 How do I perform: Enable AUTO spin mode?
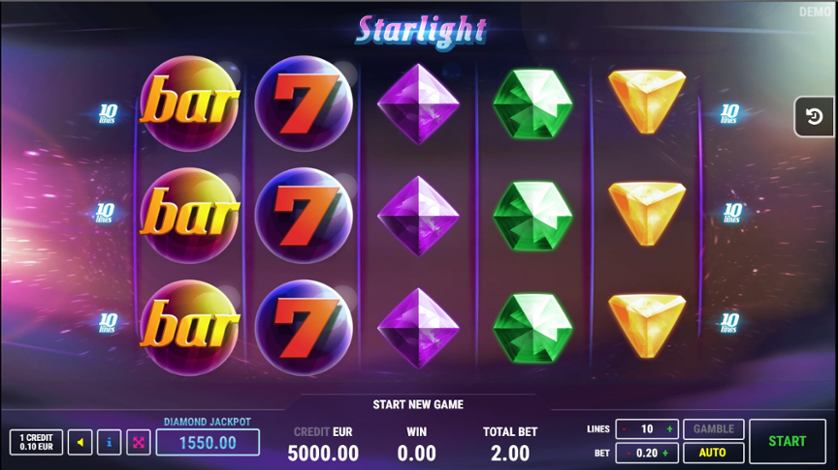click(713, 452)
